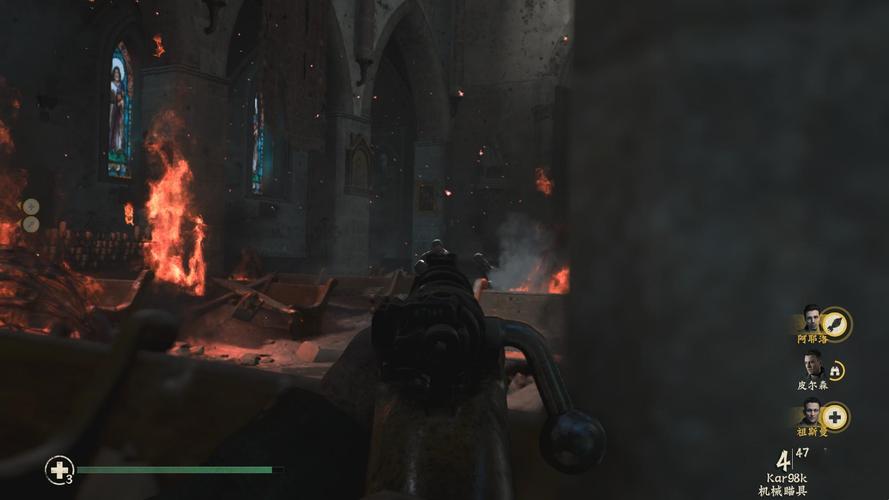Use the first aid kit icon

[59, 469]
